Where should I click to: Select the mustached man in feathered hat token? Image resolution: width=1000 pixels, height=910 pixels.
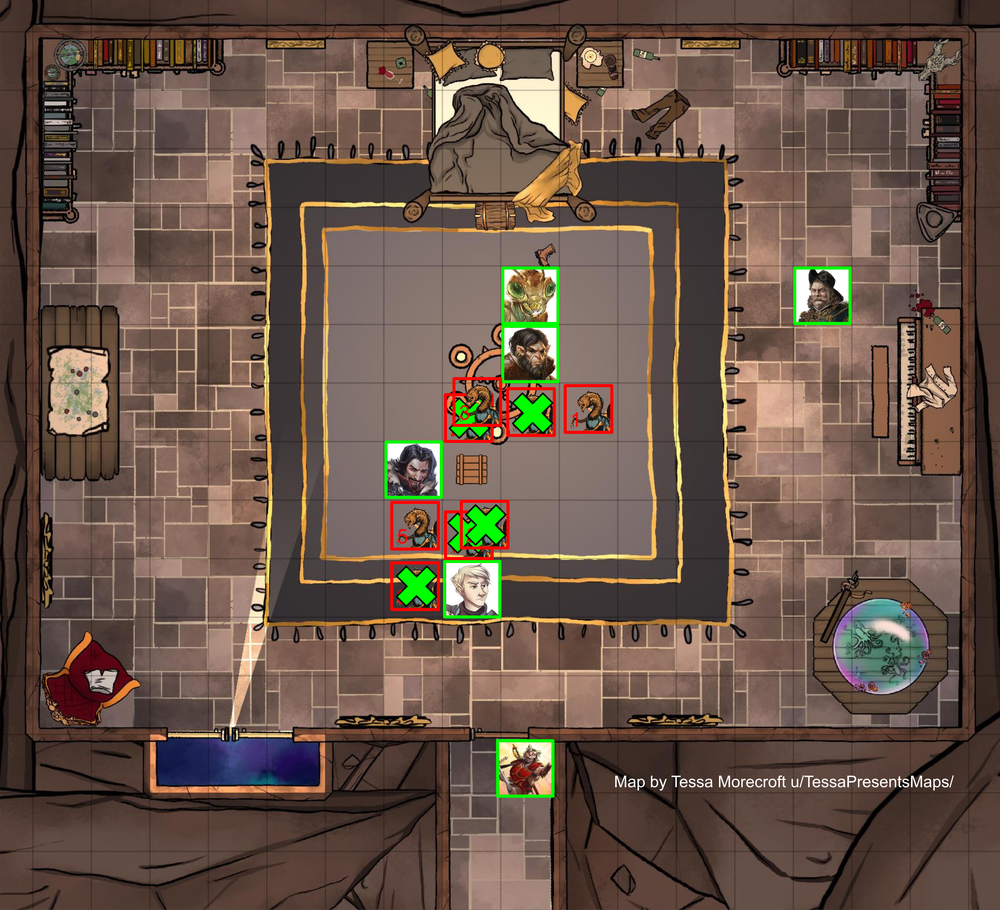coord(822,296)
